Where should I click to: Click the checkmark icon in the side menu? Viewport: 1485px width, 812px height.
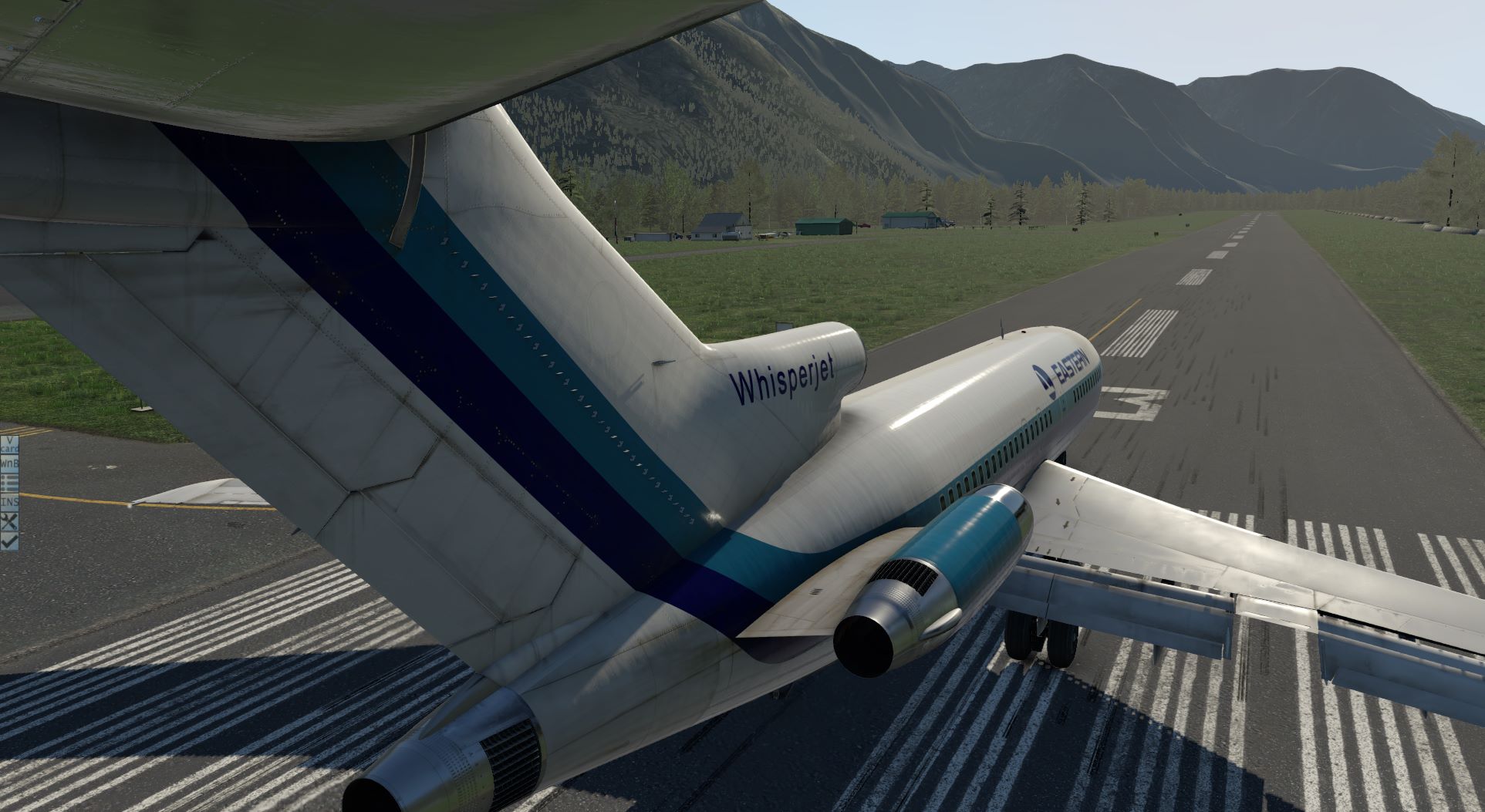9,541
